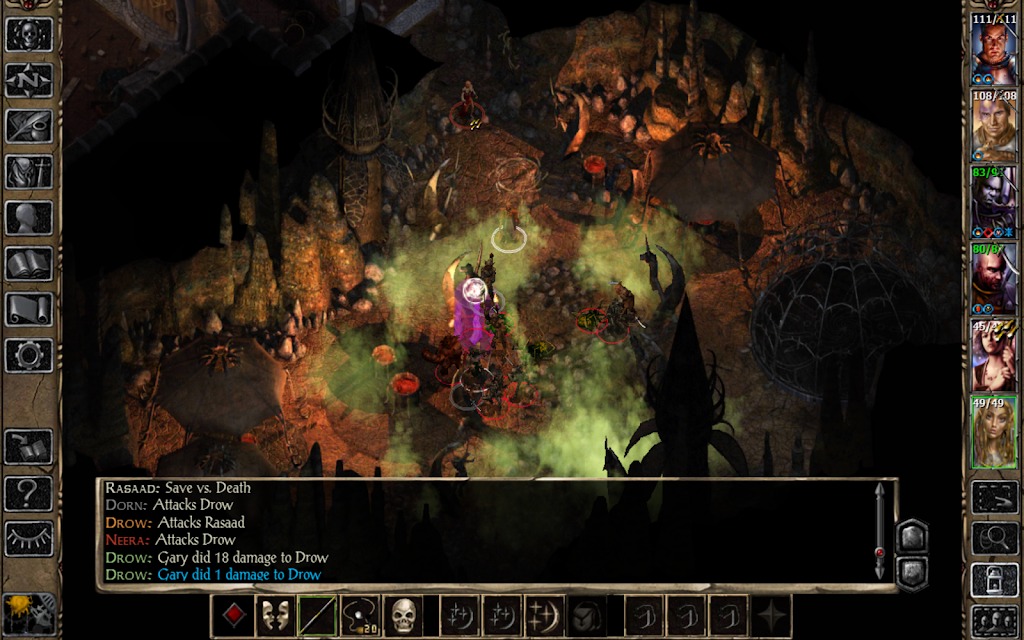Select the portrait showing 111 hit points

click(994, 47)
